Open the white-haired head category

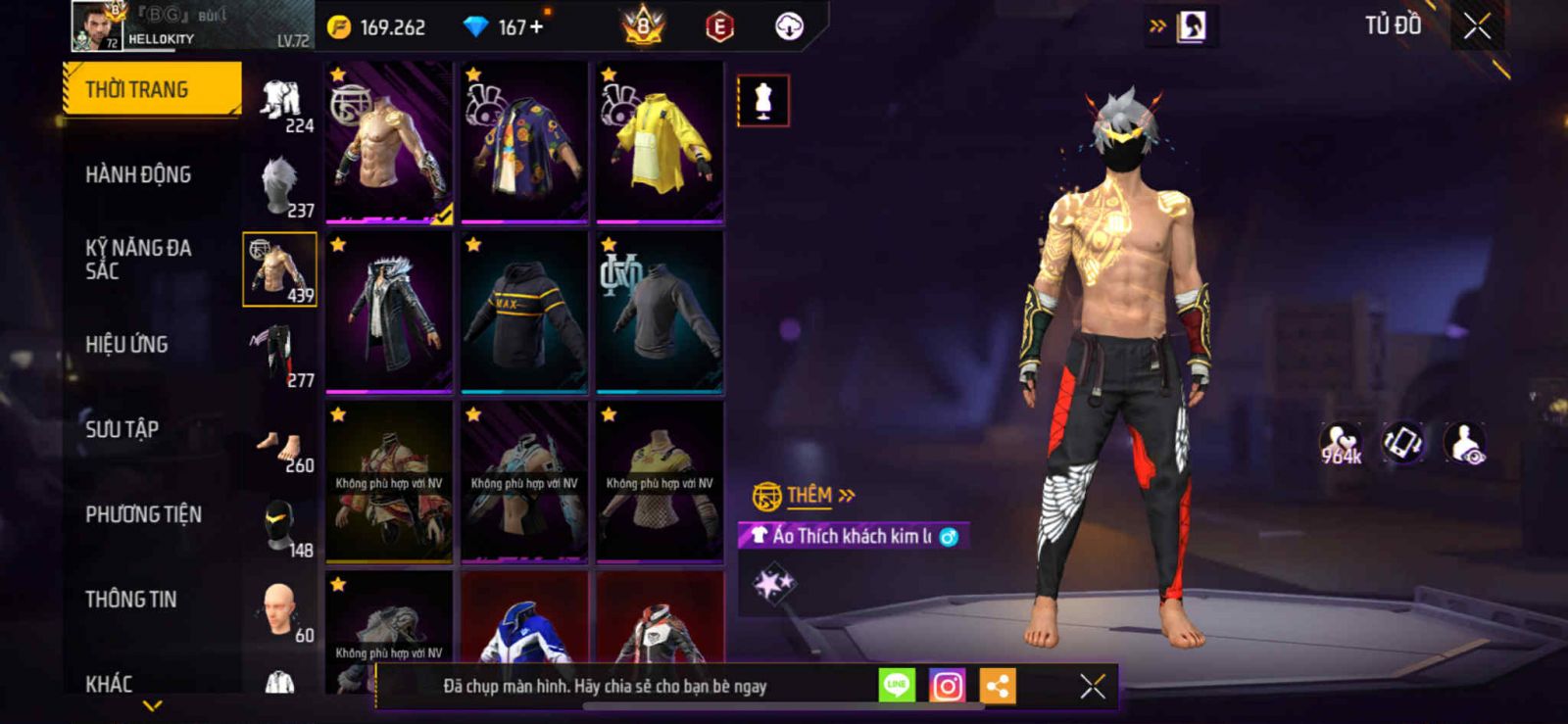[x=280, y=185]
